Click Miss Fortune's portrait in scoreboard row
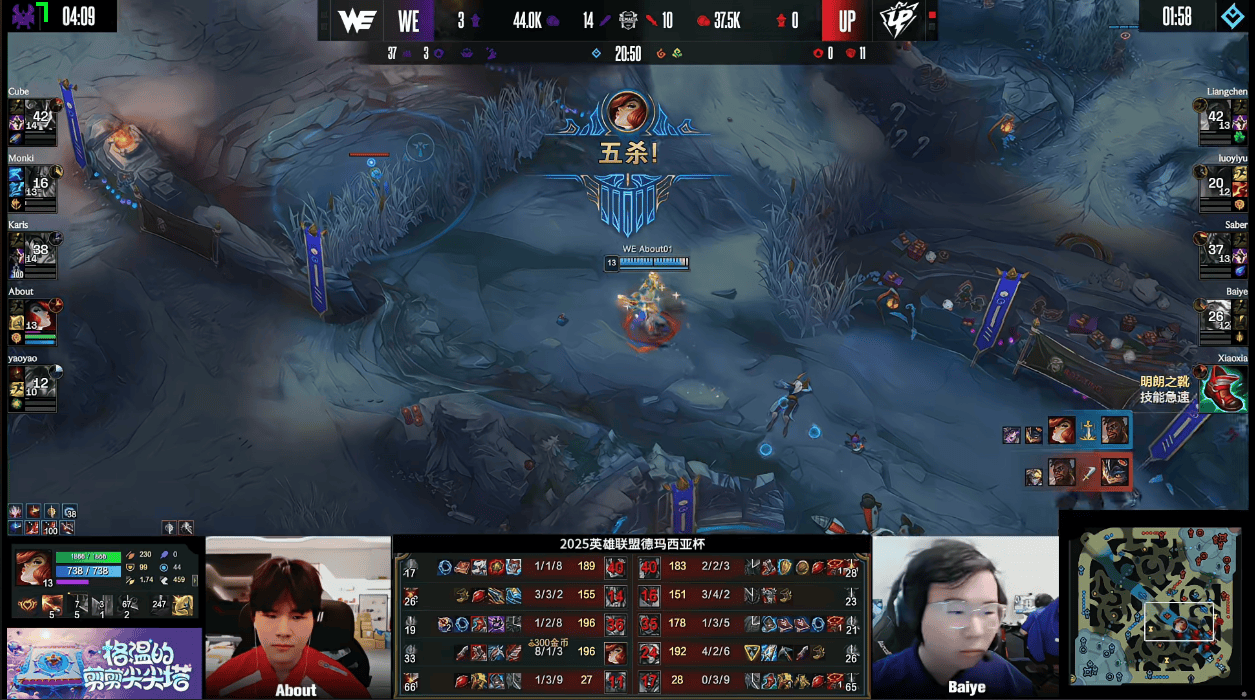The height and width of the screenshot is (700, 1255). coord(615,654)
